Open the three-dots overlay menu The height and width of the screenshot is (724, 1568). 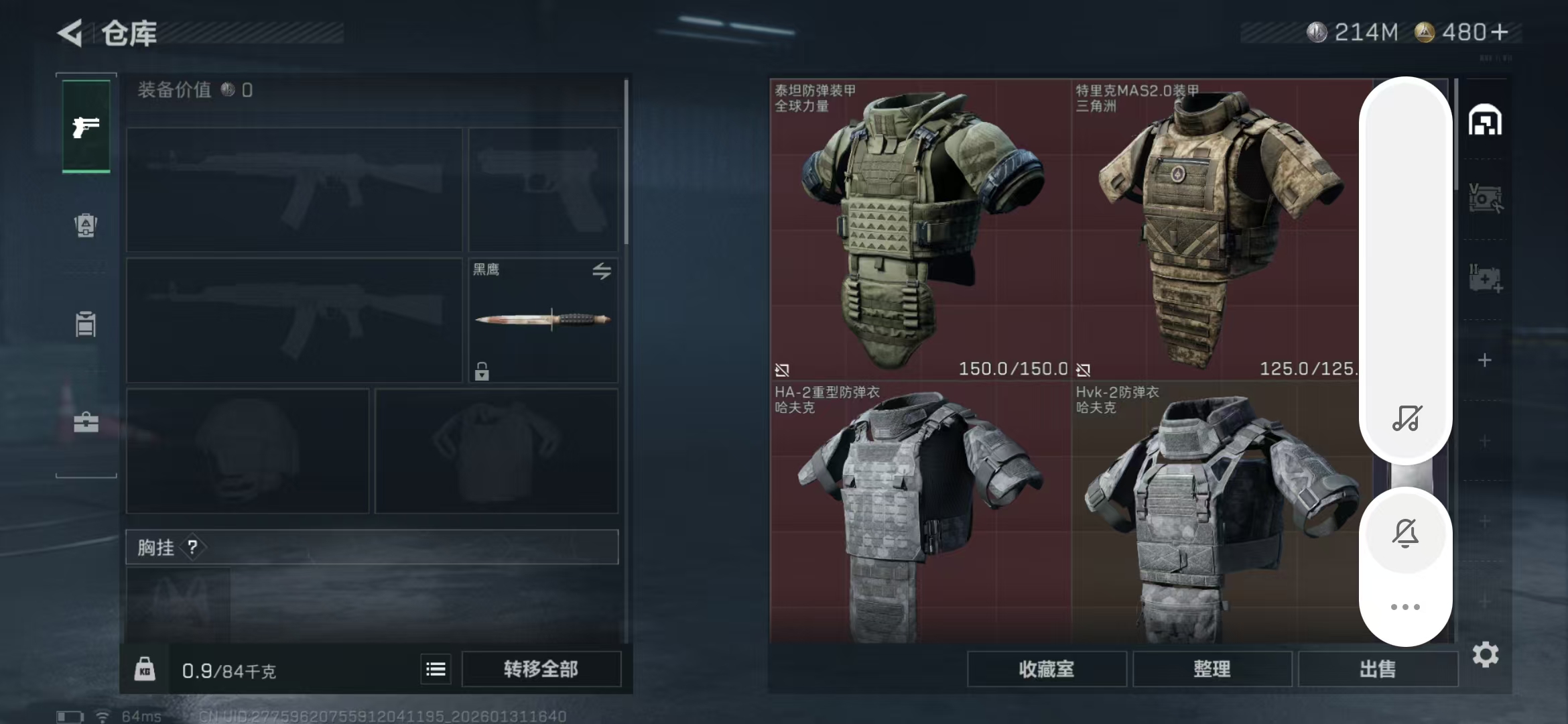pyautogui.click(x=1405, y=607)
